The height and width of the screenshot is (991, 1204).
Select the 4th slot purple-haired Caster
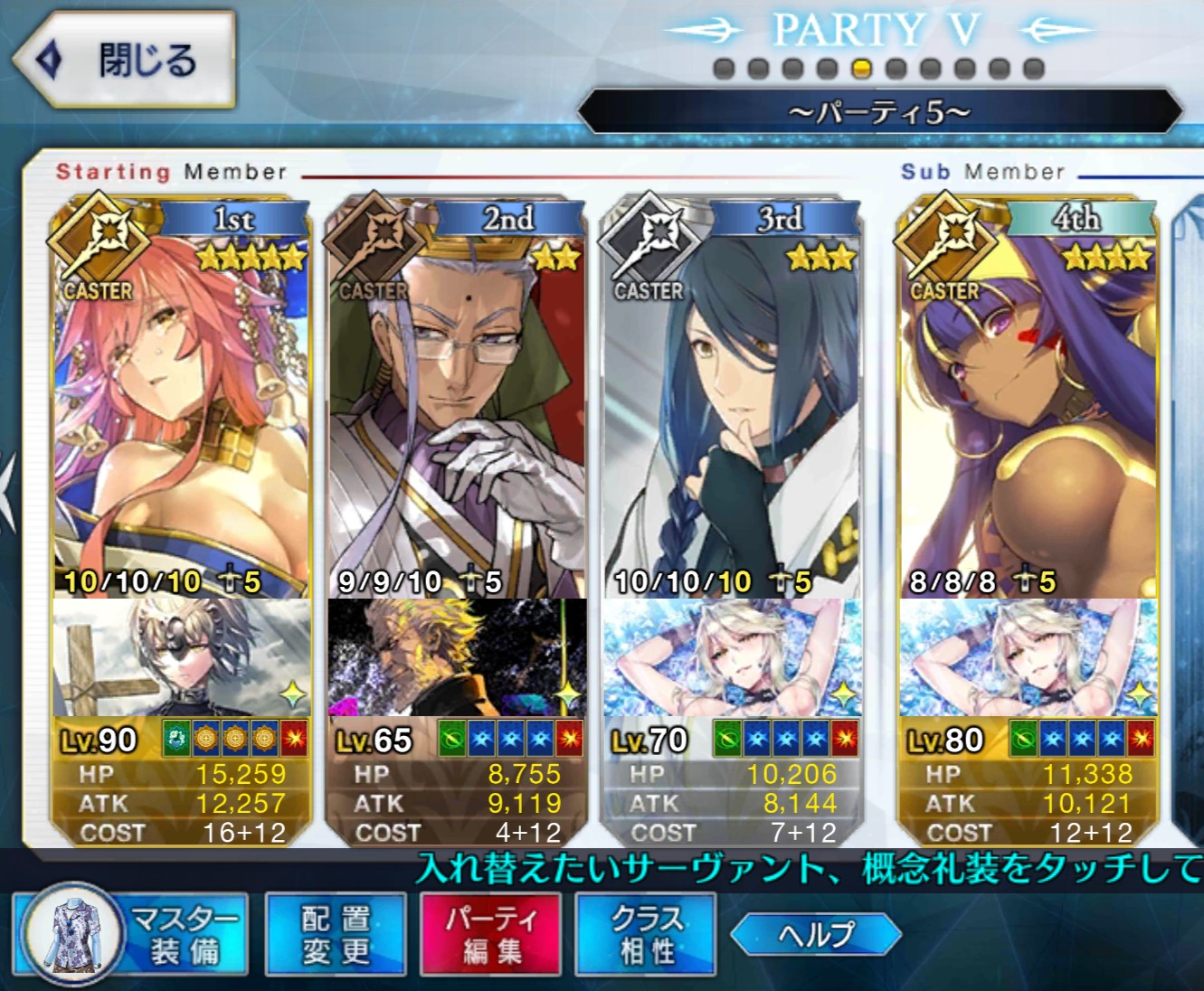pyautogui.click(x=1028, y=407)
